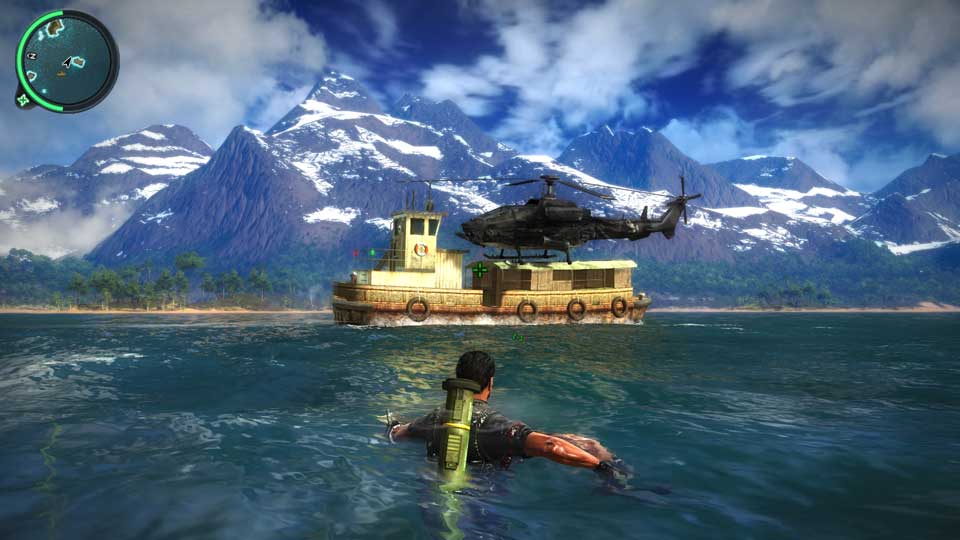This screenshot has height=540, width=960.
Task: Click the north compass marker on the minimap
Action: tap(32, 56)
